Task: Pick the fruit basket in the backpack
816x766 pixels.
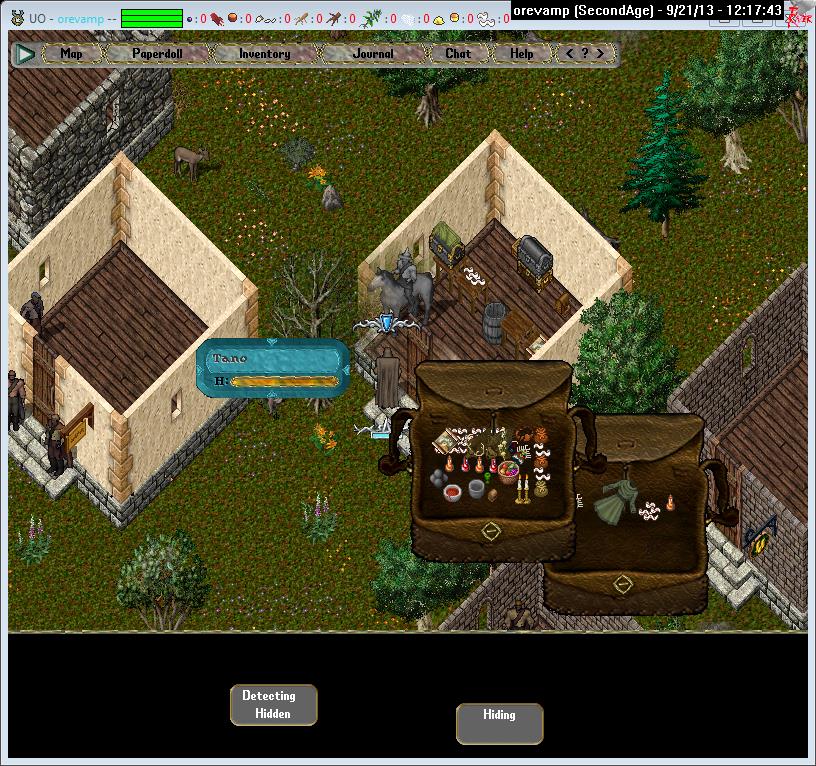Action: pos(509,469)
